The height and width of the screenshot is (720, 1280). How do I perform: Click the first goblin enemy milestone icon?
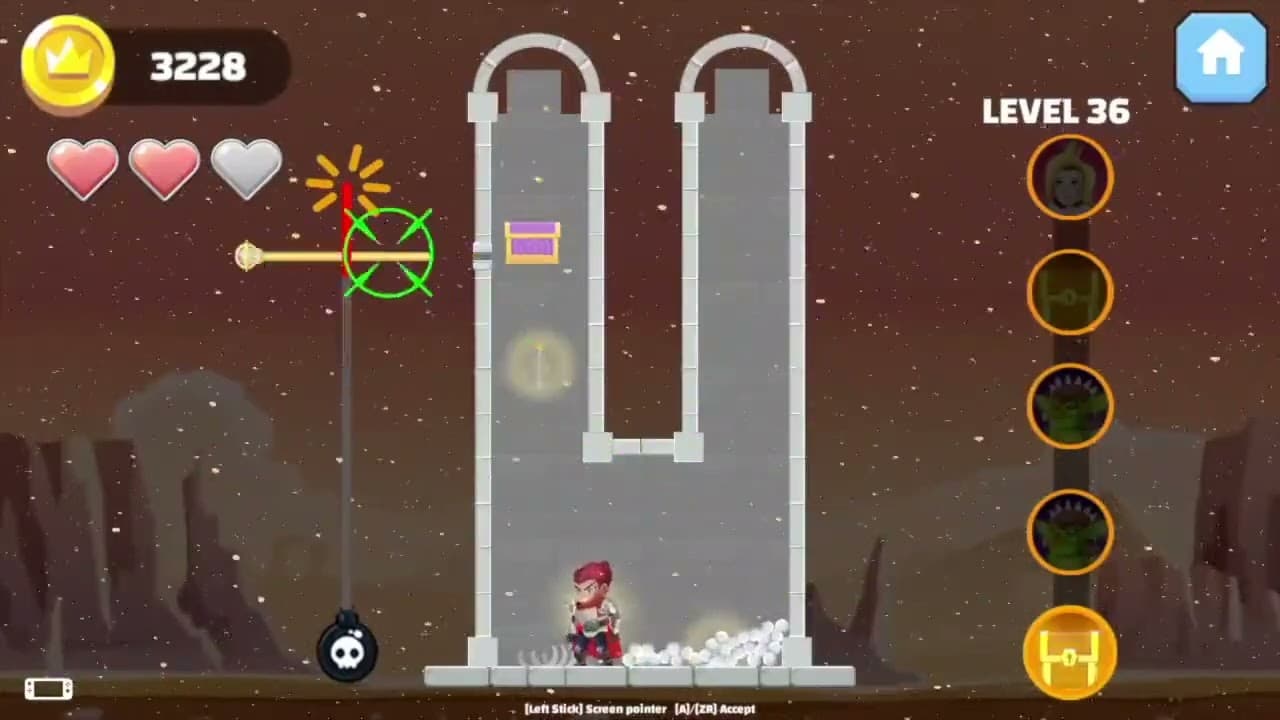[x=1069, y=407]
